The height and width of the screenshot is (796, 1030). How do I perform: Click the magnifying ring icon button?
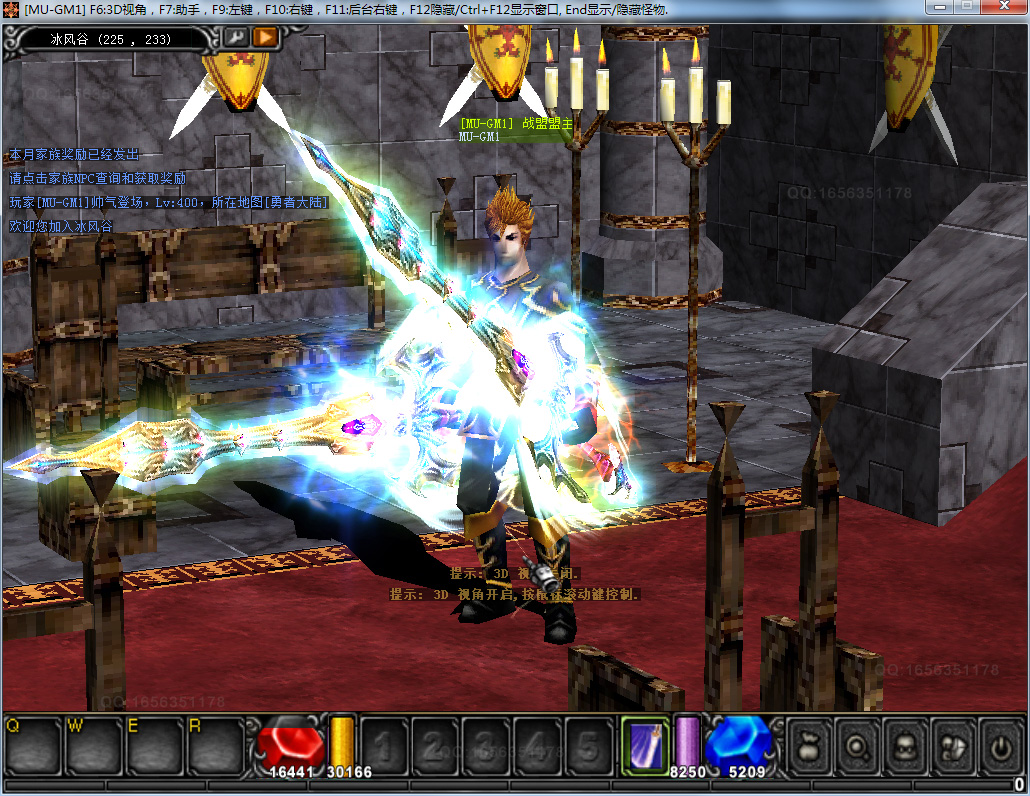coord(857,746)
